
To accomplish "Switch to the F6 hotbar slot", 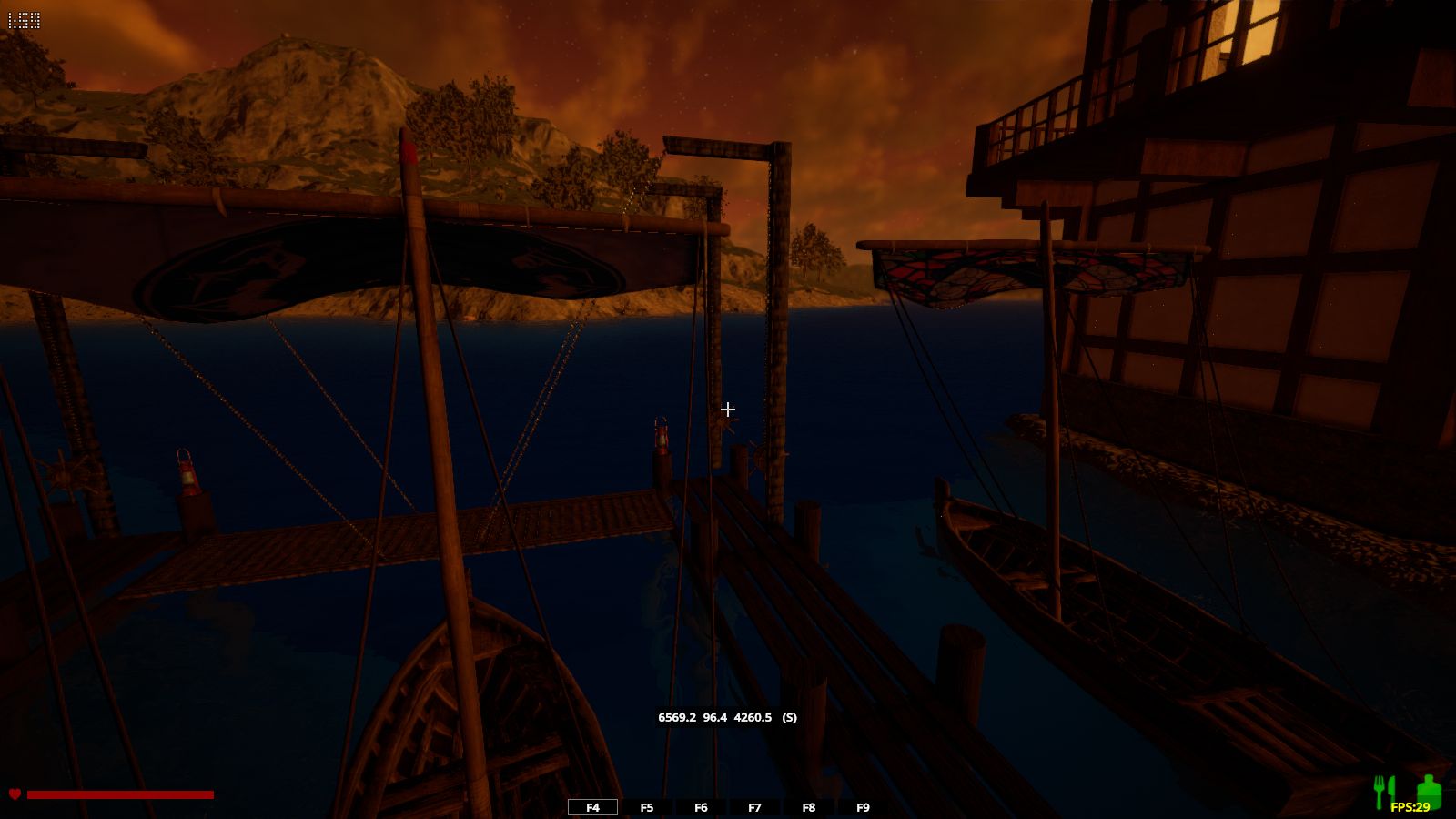I will [x=701, y=807].
